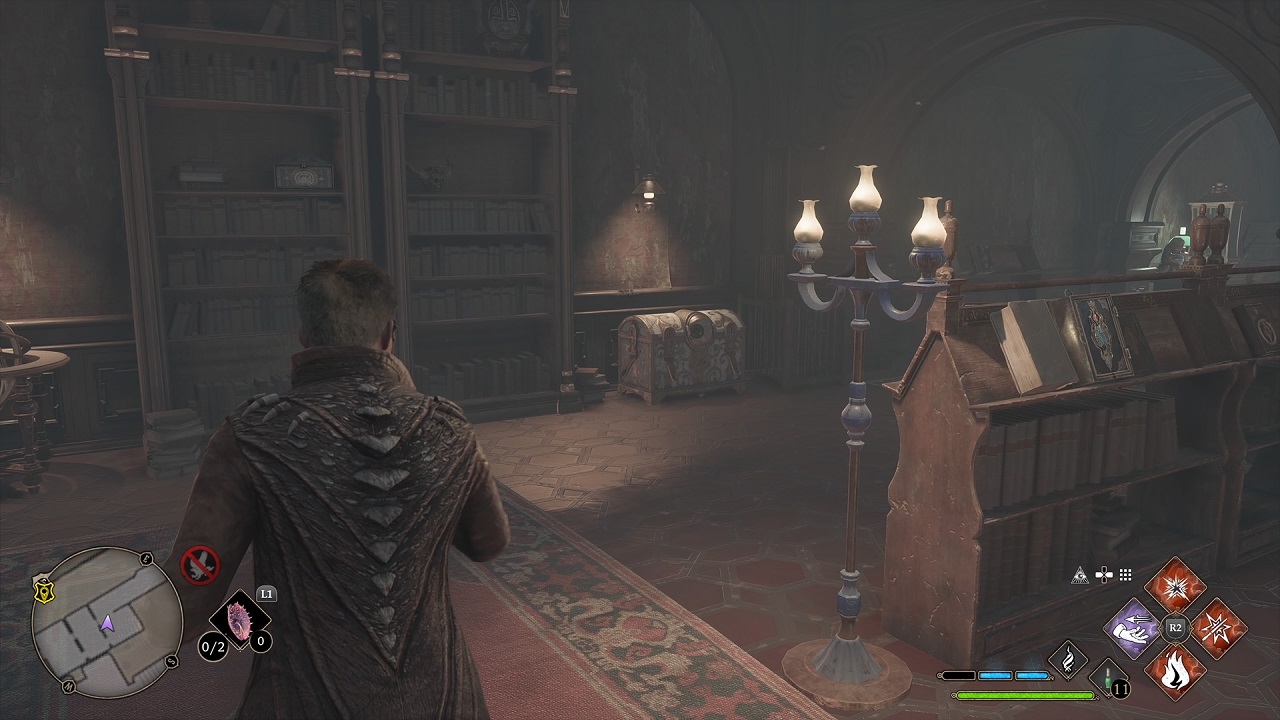Select the Incendio flame spell icon

pos(1176,672)
